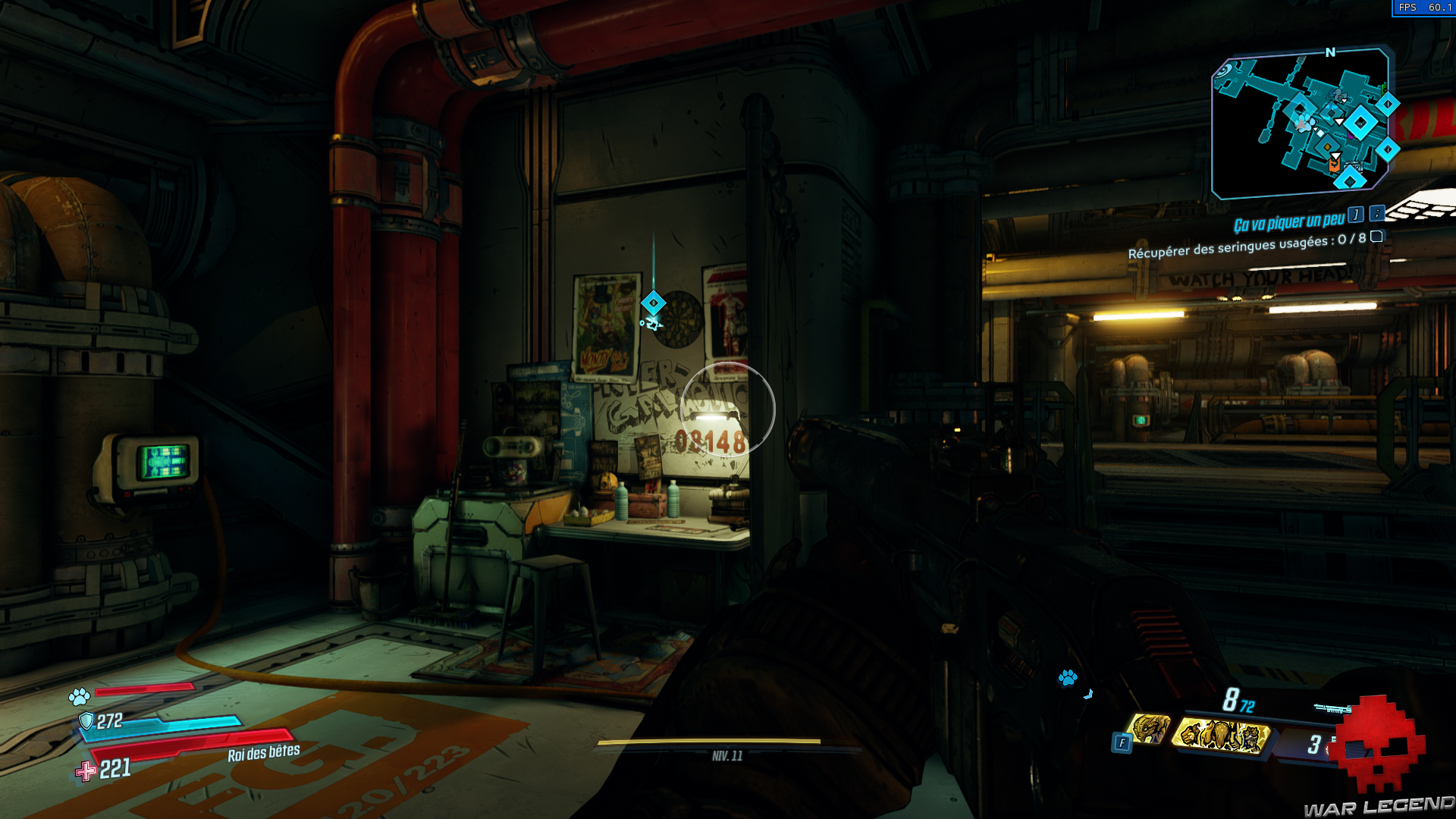Click the FPS counter overlay
The height and width of the screenshot is (819, 1456).
(x=1423, y=8)
